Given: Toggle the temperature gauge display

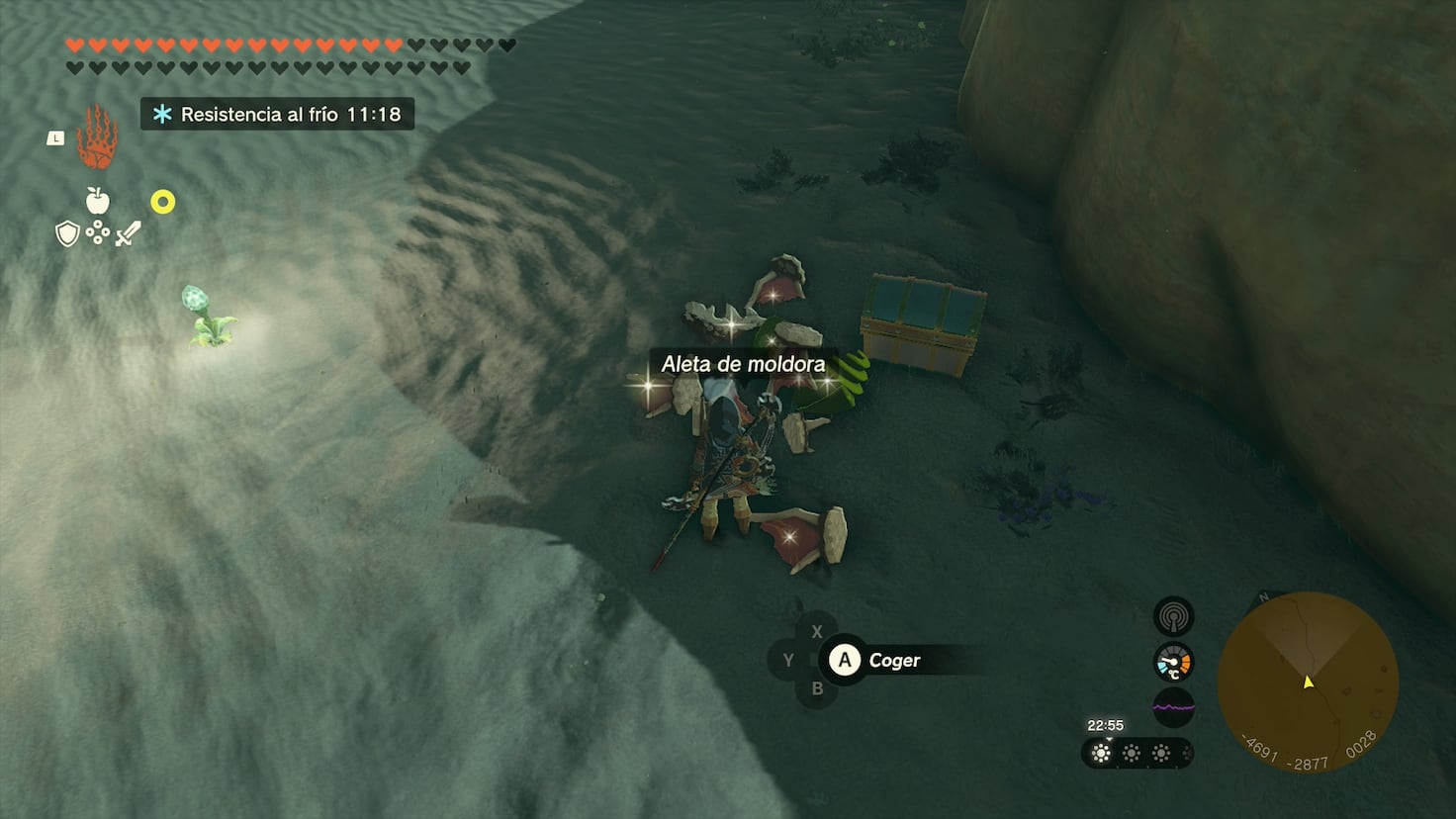Looking at the screenshot, I should (x=1172, y=662).
